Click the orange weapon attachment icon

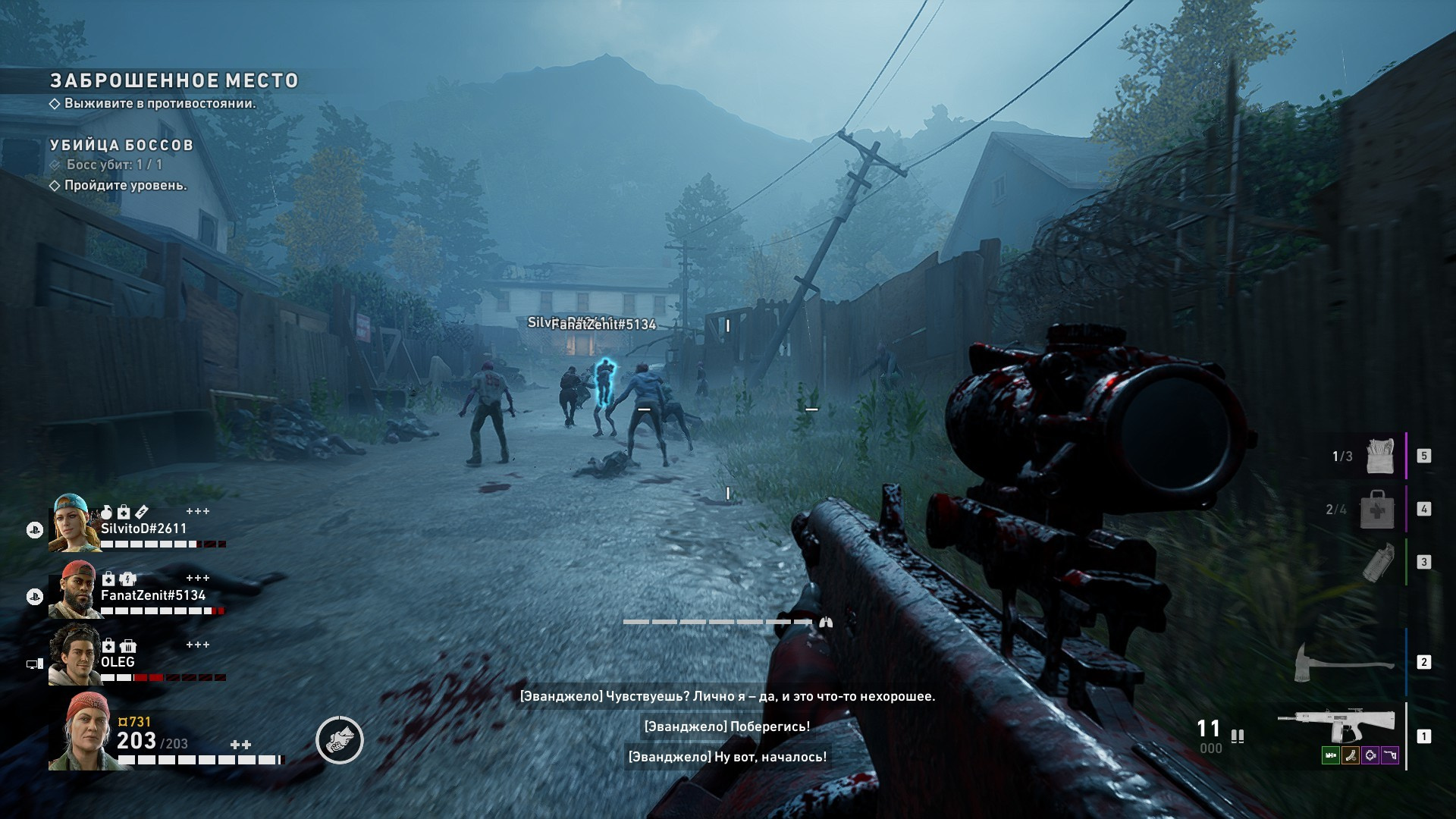point(1350,755)
